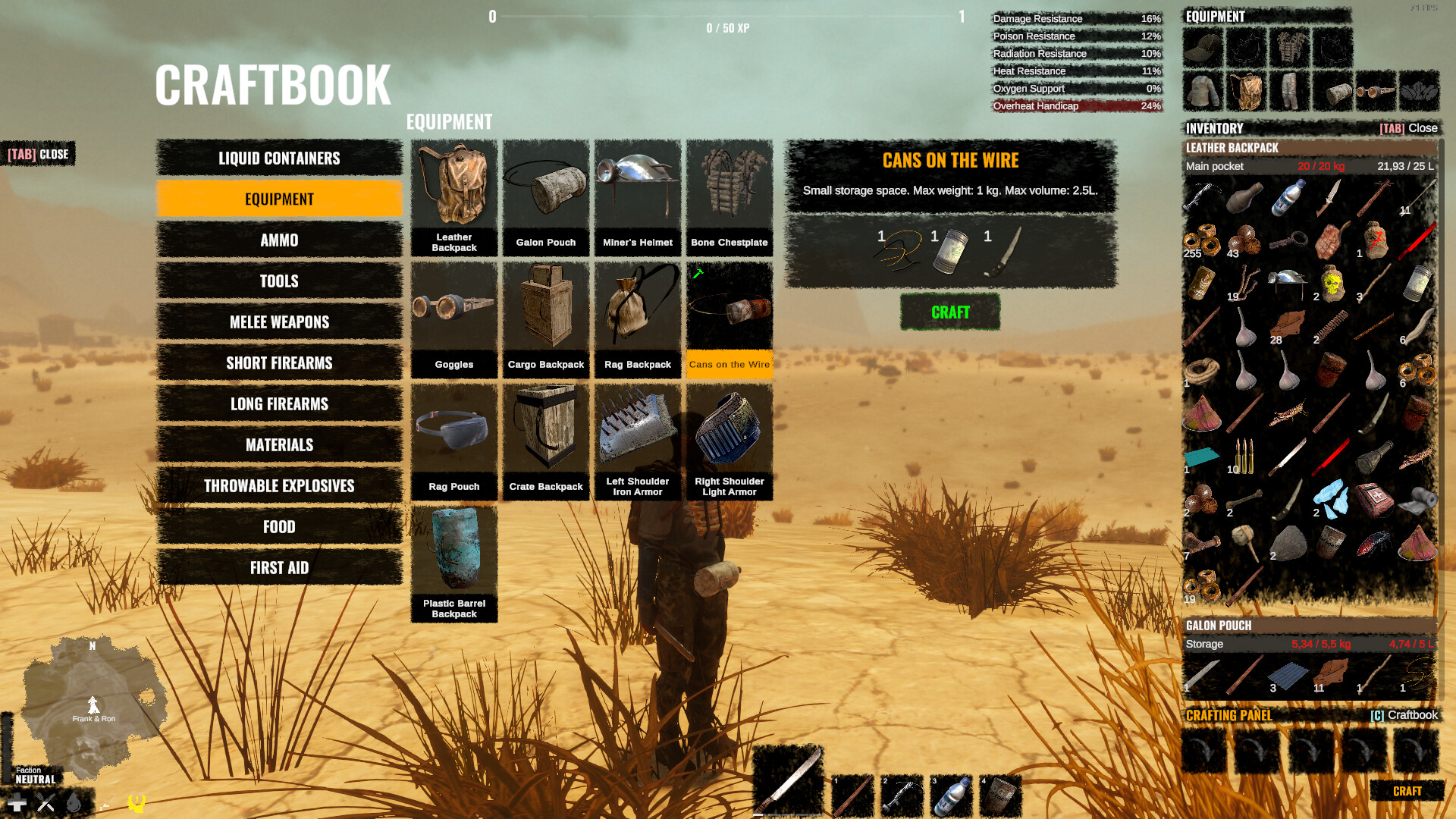Screen dimensions: 1456x819
Task: Switch craftbook to the AMMO category
Action: 278,240
